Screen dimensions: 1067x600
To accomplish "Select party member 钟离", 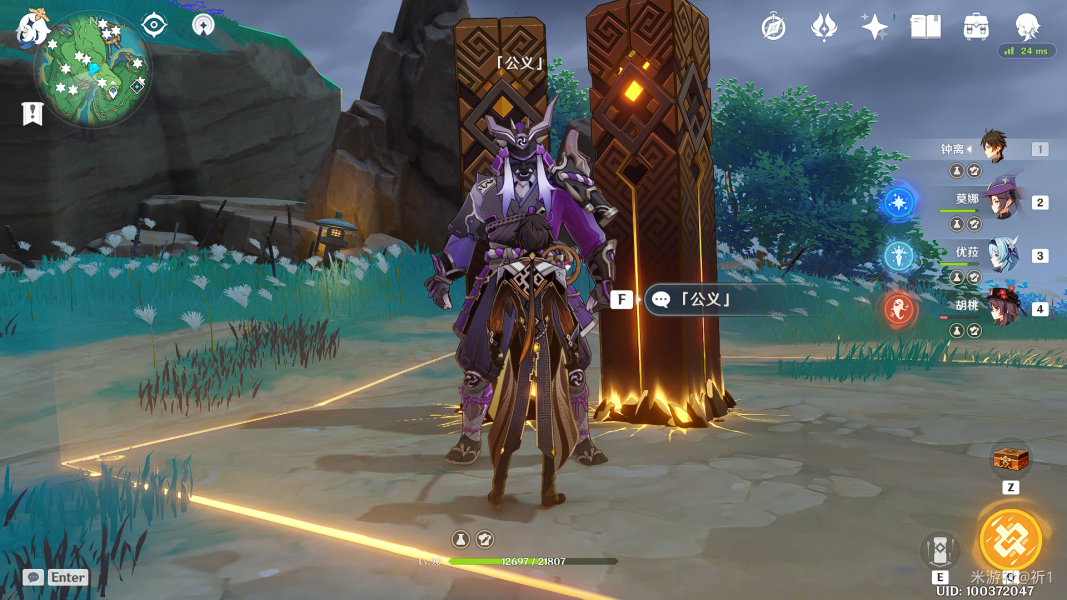I will [x=993, y=148].
